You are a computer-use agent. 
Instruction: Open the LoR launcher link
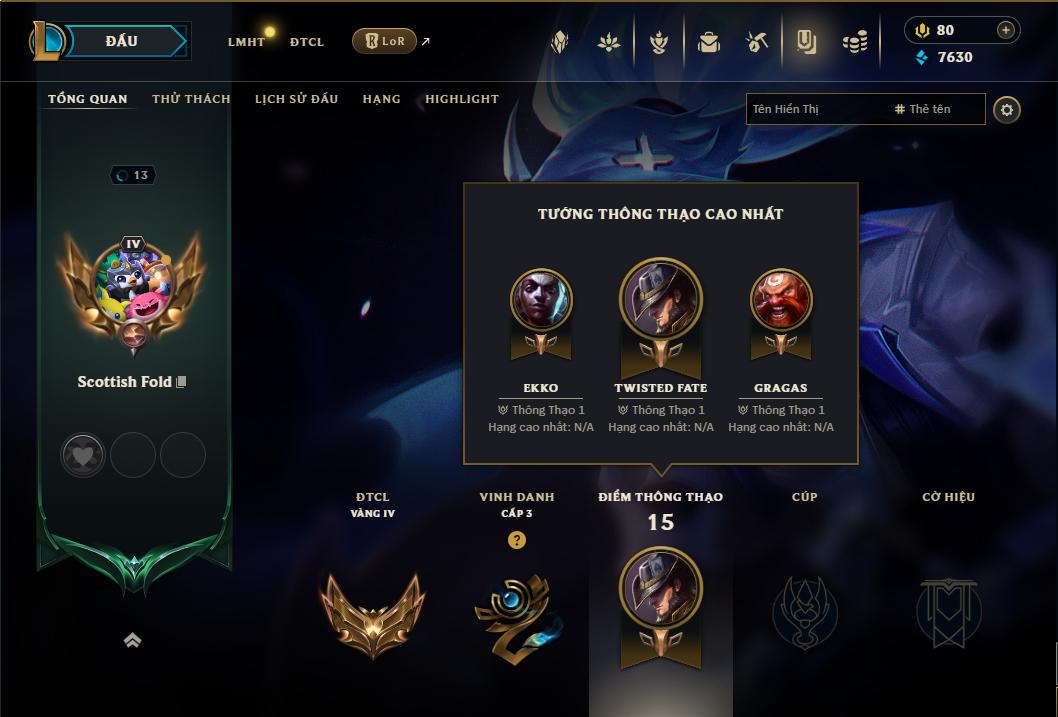[x=385, y=41]
